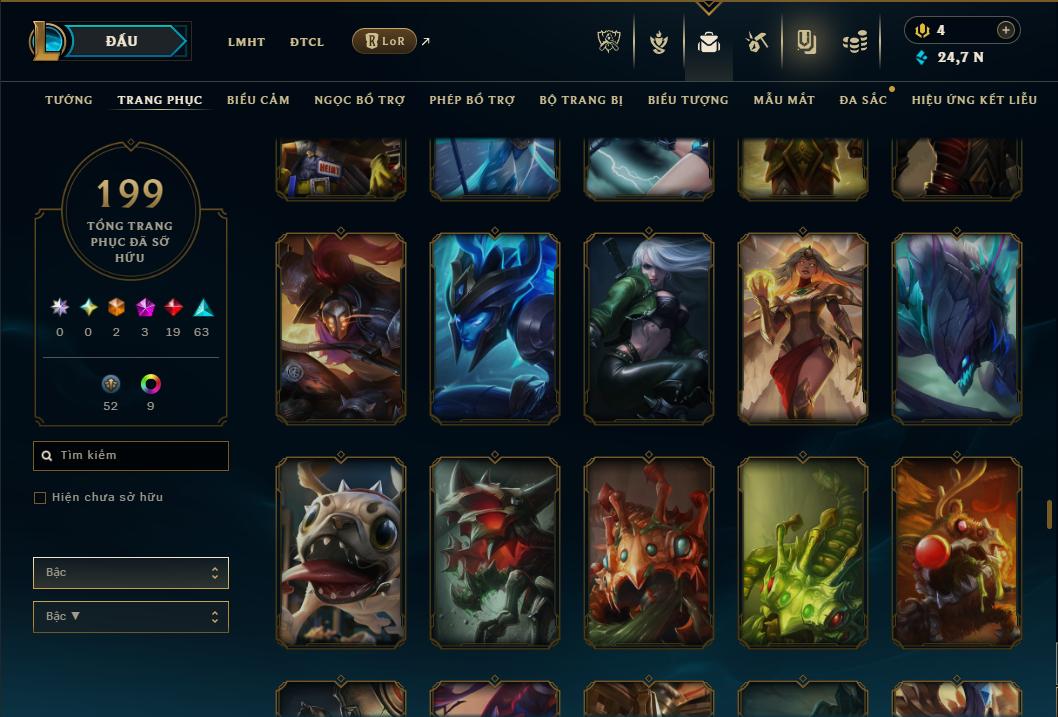This screenshot has width=1058, height=717.
Task: Select the white-haired green jacket skin card
Action: (649, 328)
